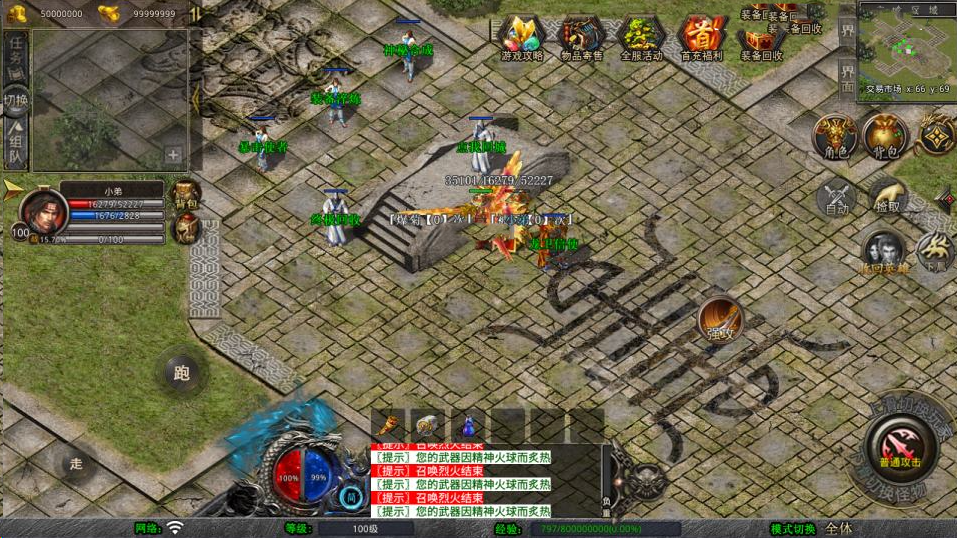This screenshot has width=957, height=538.
Task: Click the round 切换 switch button
Action: (16, 100)
